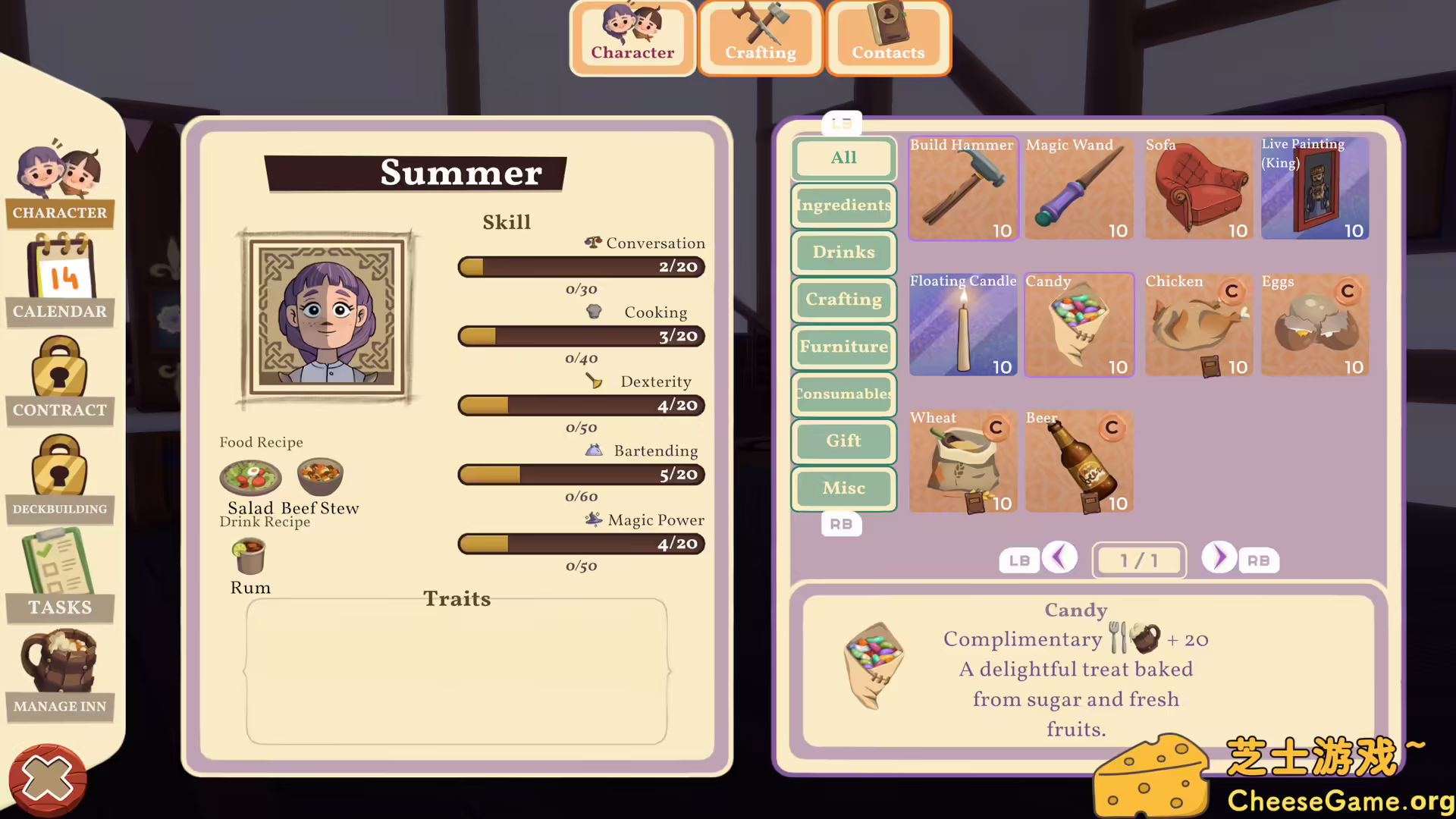Select the Floating Candle item
1456x819 pixels.
[x=963, y=325]
